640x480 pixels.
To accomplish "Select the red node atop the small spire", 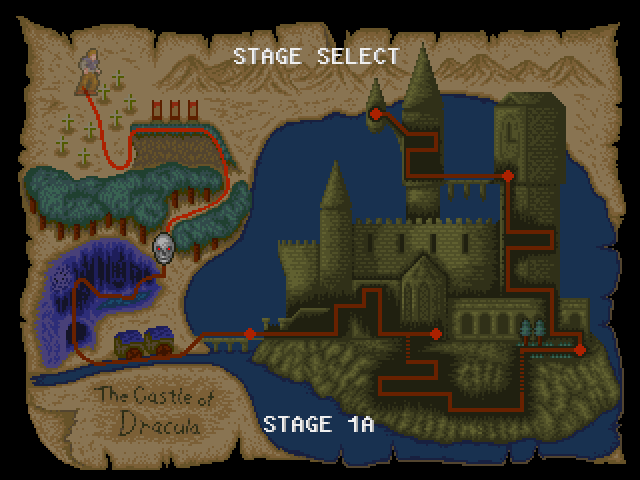I will pos(375,114).
